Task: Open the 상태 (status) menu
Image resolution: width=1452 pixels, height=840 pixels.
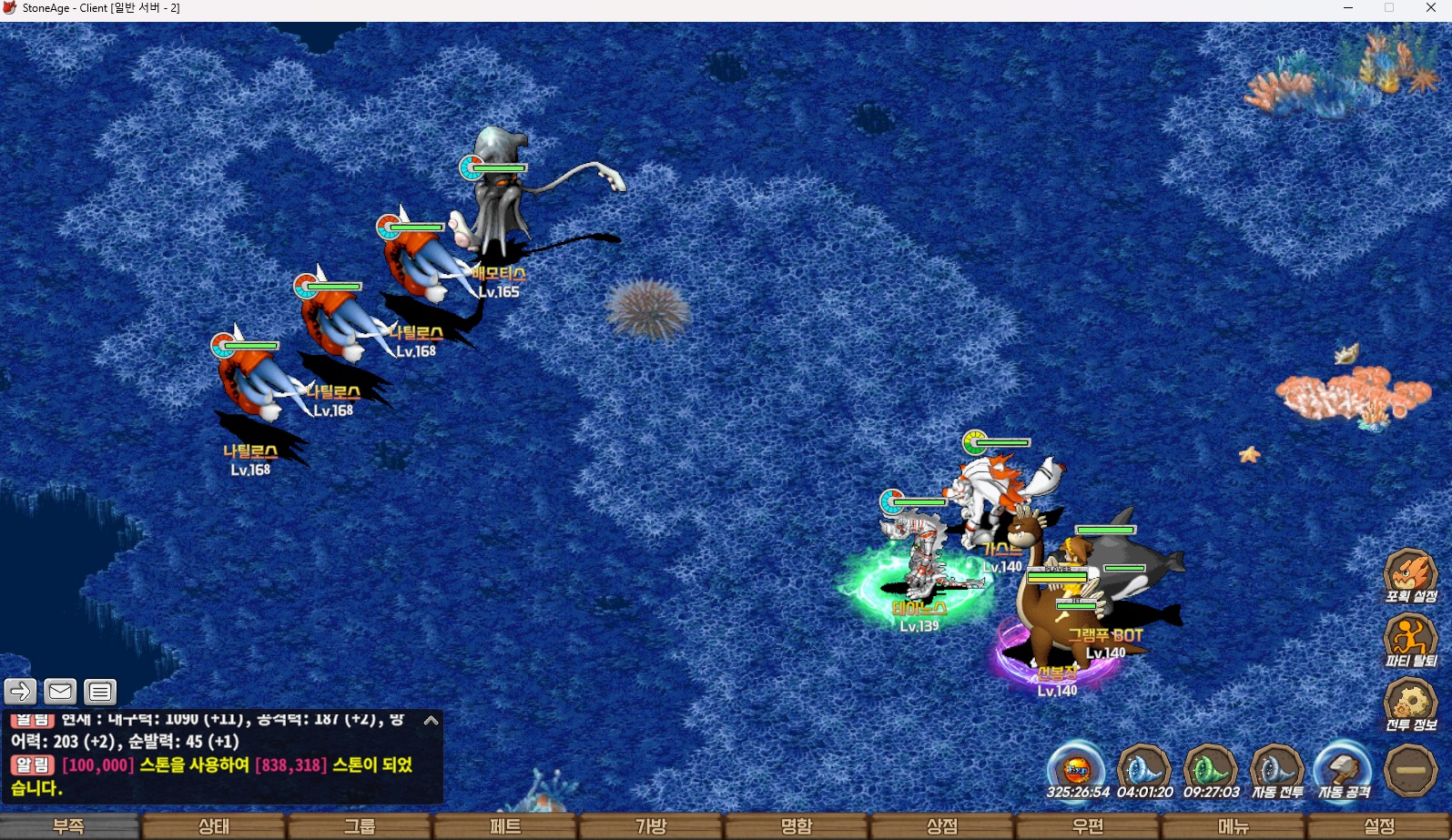Action: coord(214,826)
